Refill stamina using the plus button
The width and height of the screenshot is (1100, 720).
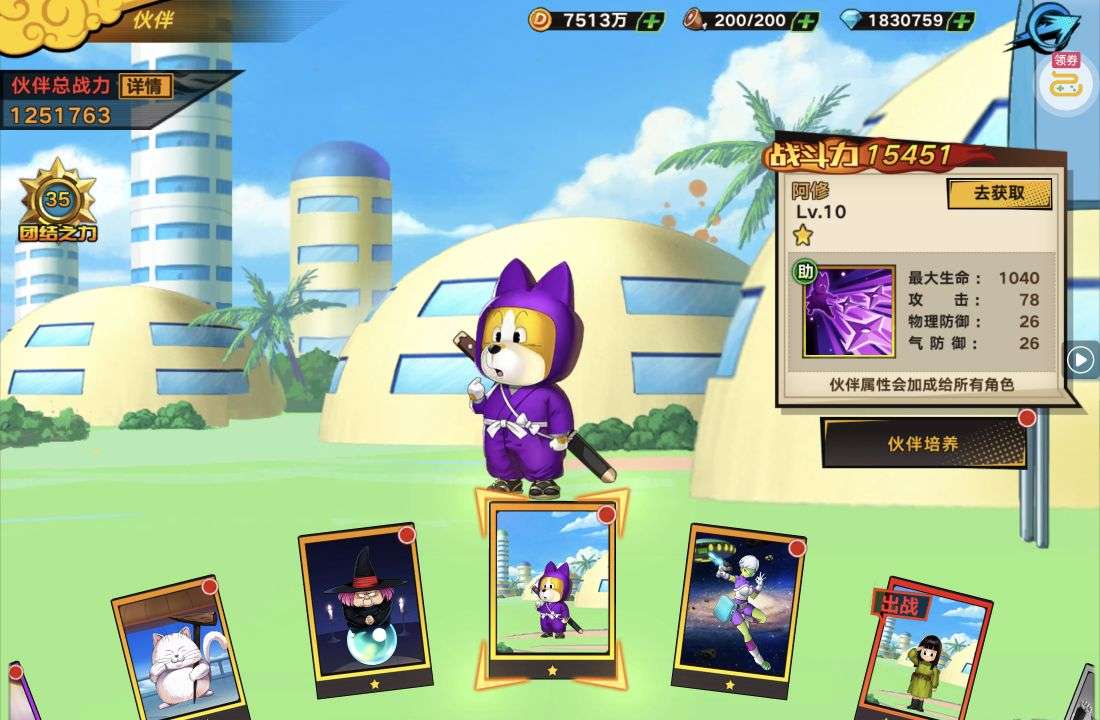pyautogui.click(x=805, y=20)
